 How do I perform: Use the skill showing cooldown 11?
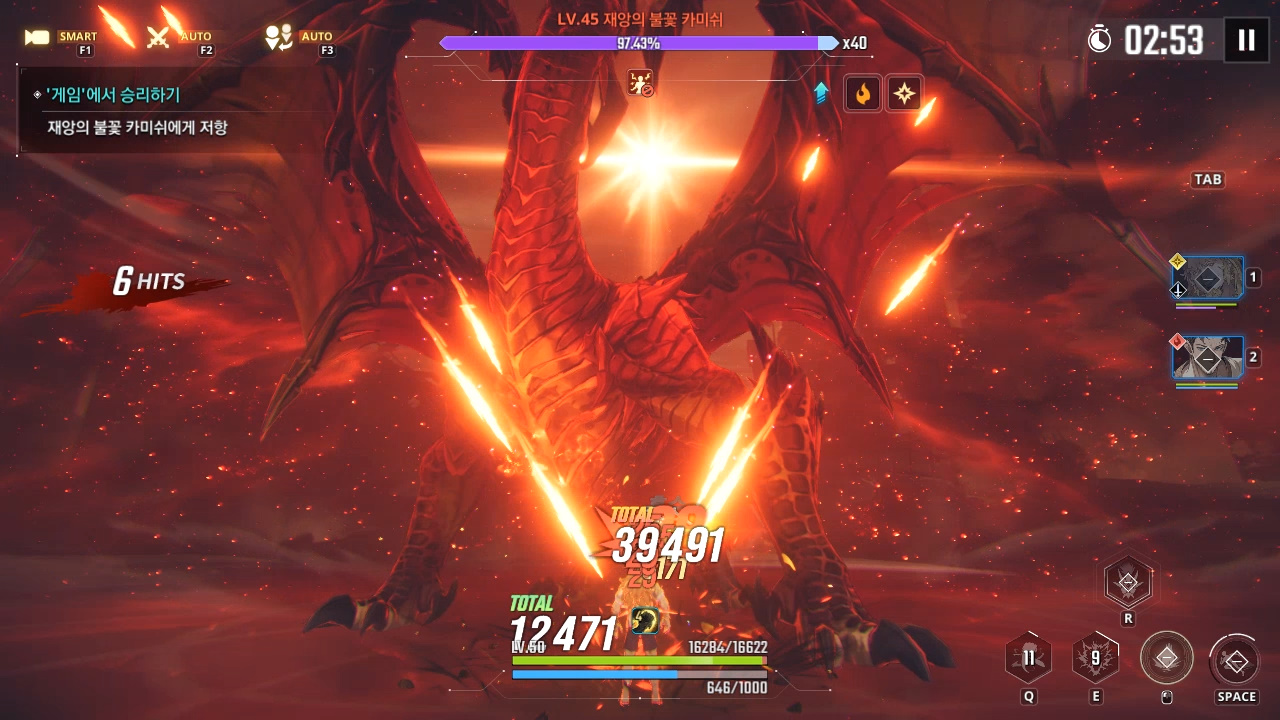pyautogui.click(x=1028, y=658)
